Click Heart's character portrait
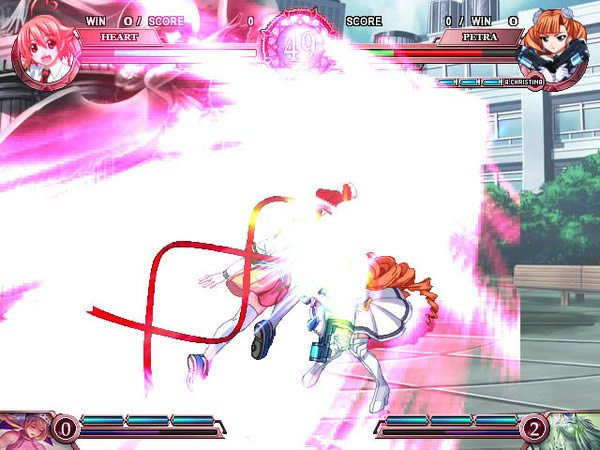Screen dimensions: 600x450 click(42, 46)
